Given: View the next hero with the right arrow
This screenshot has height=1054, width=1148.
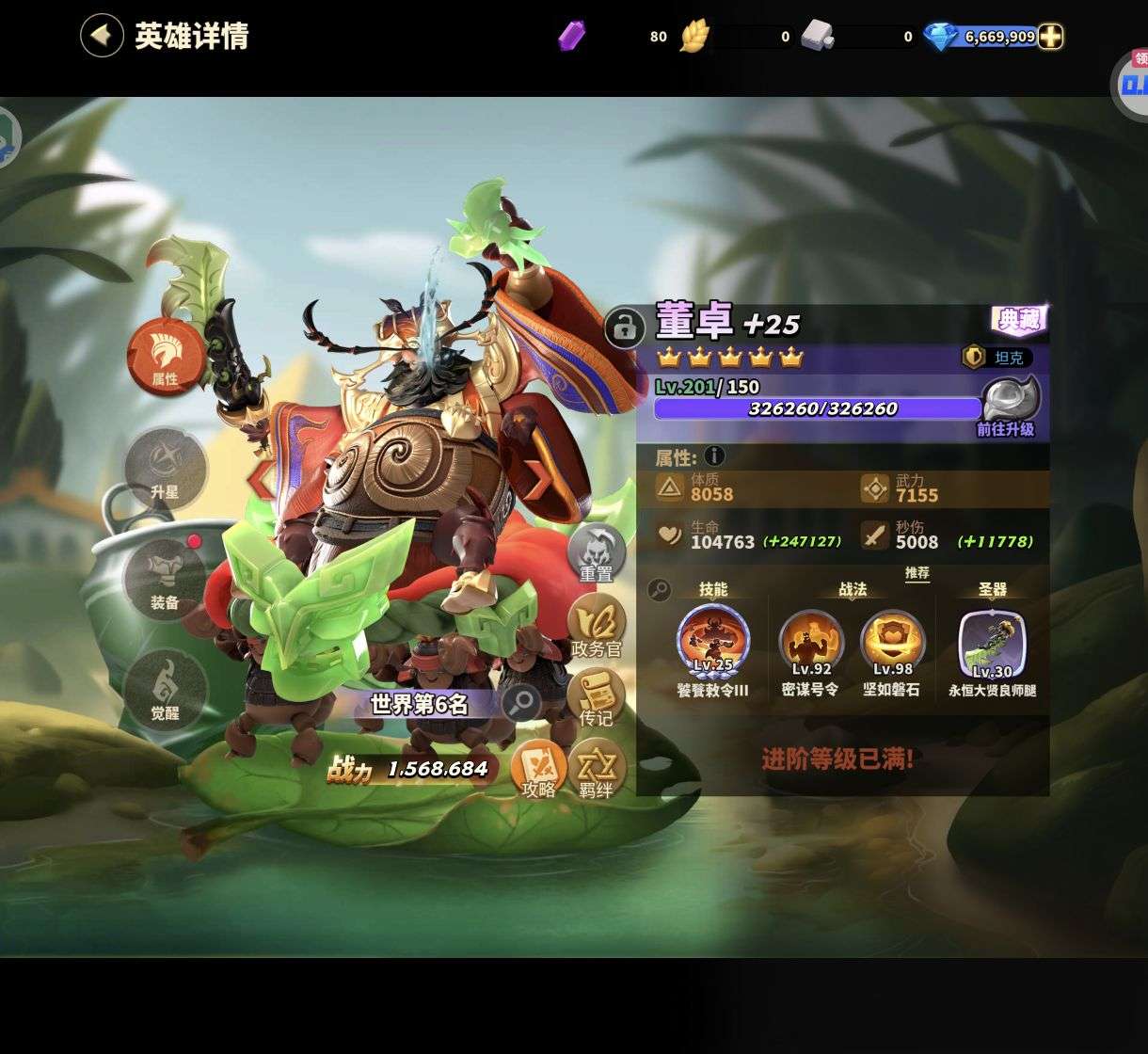Looking at the screenshot, I should click(x=540, y=479).
